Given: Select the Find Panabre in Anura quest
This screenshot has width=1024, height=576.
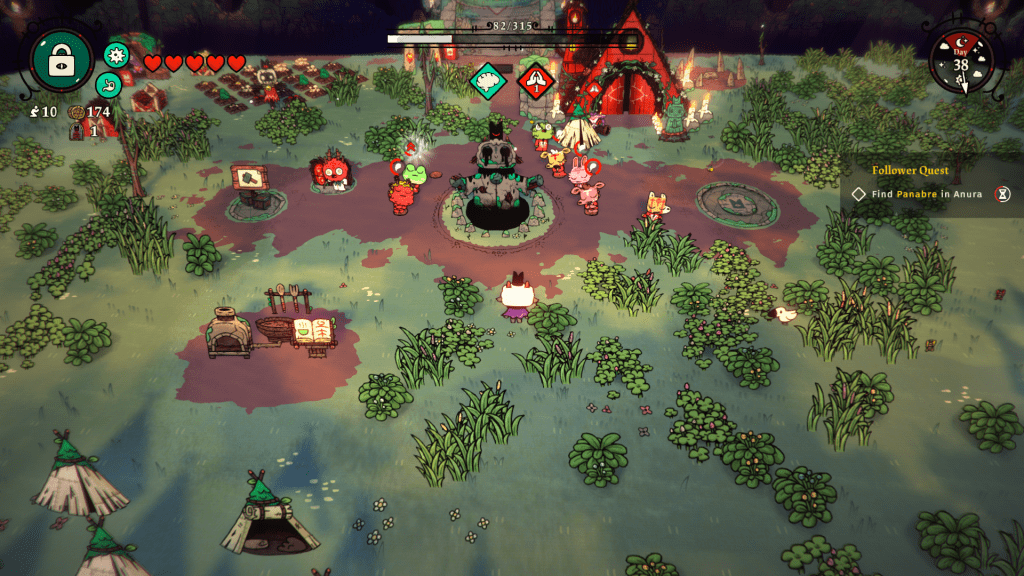Looking at the screenshot, I should (x=918, y=194).
